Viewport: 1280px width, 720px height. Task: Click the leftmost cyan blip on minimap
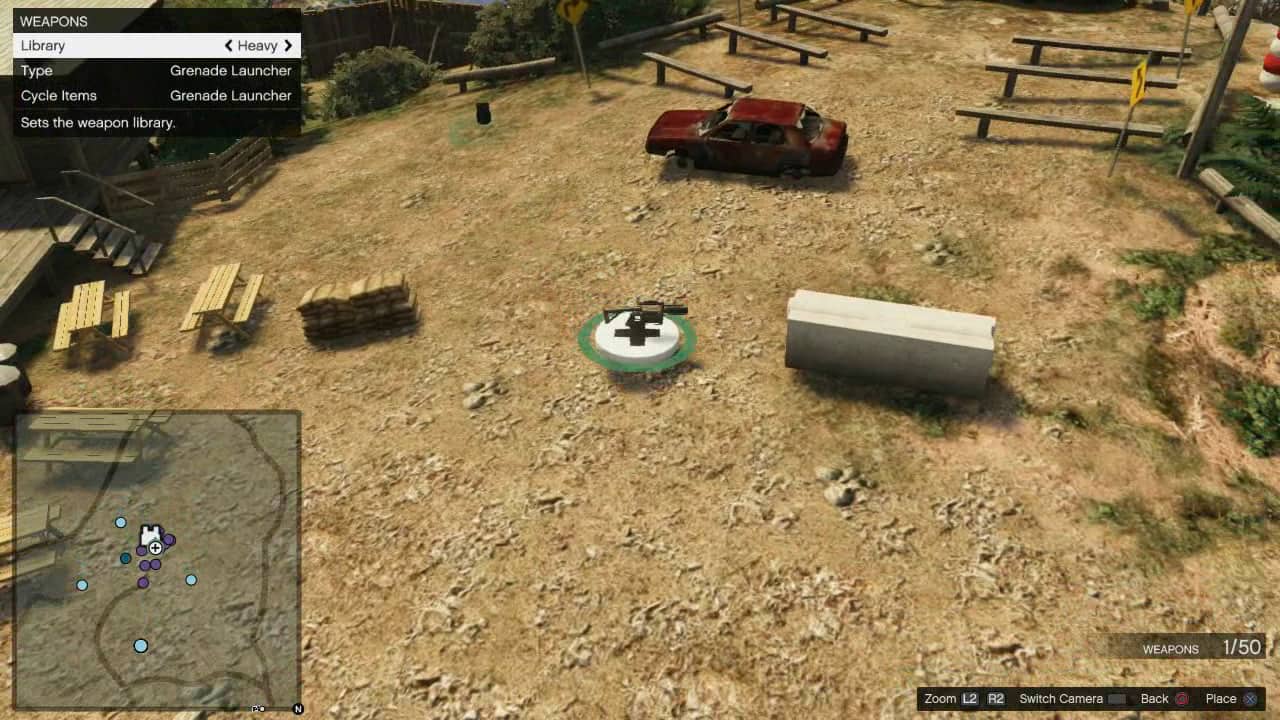[x=82, y=586]
